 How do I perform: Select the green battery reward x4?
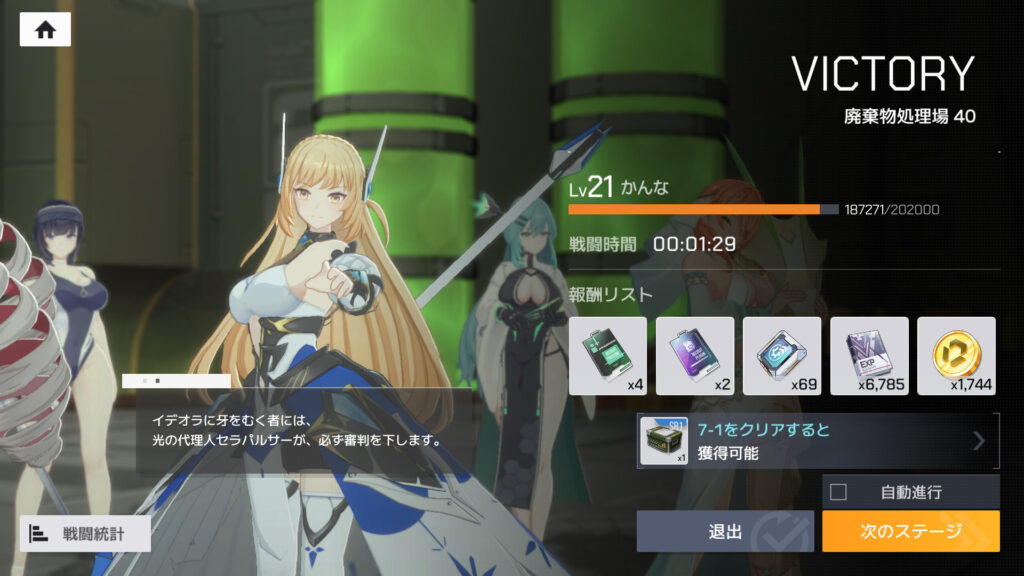click(607, 356)
